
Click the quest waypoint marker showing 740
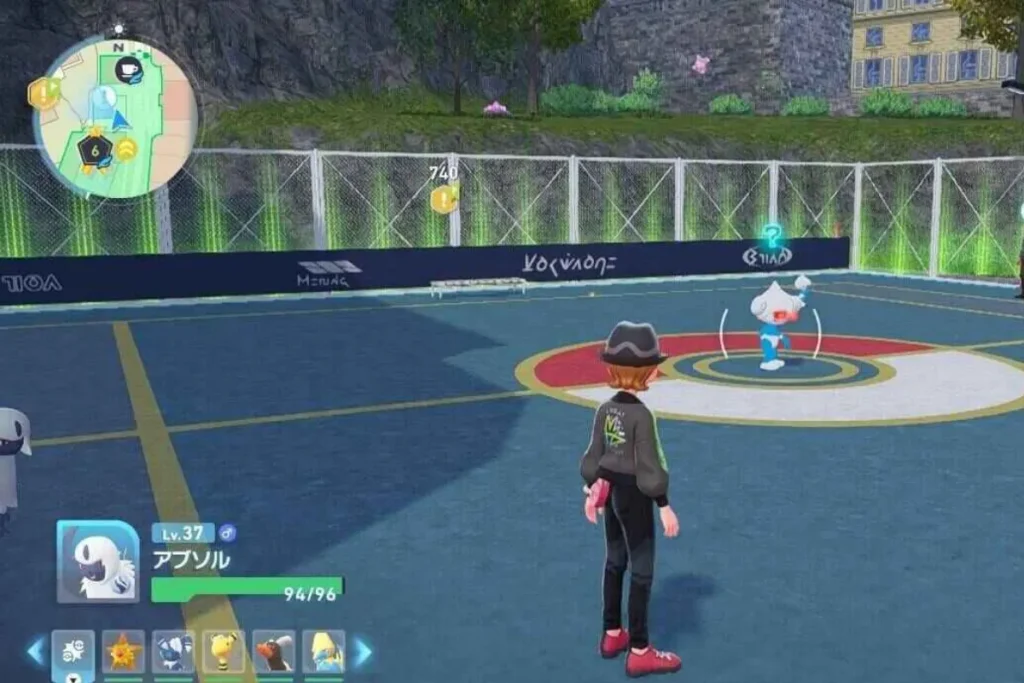coord(443,198)
